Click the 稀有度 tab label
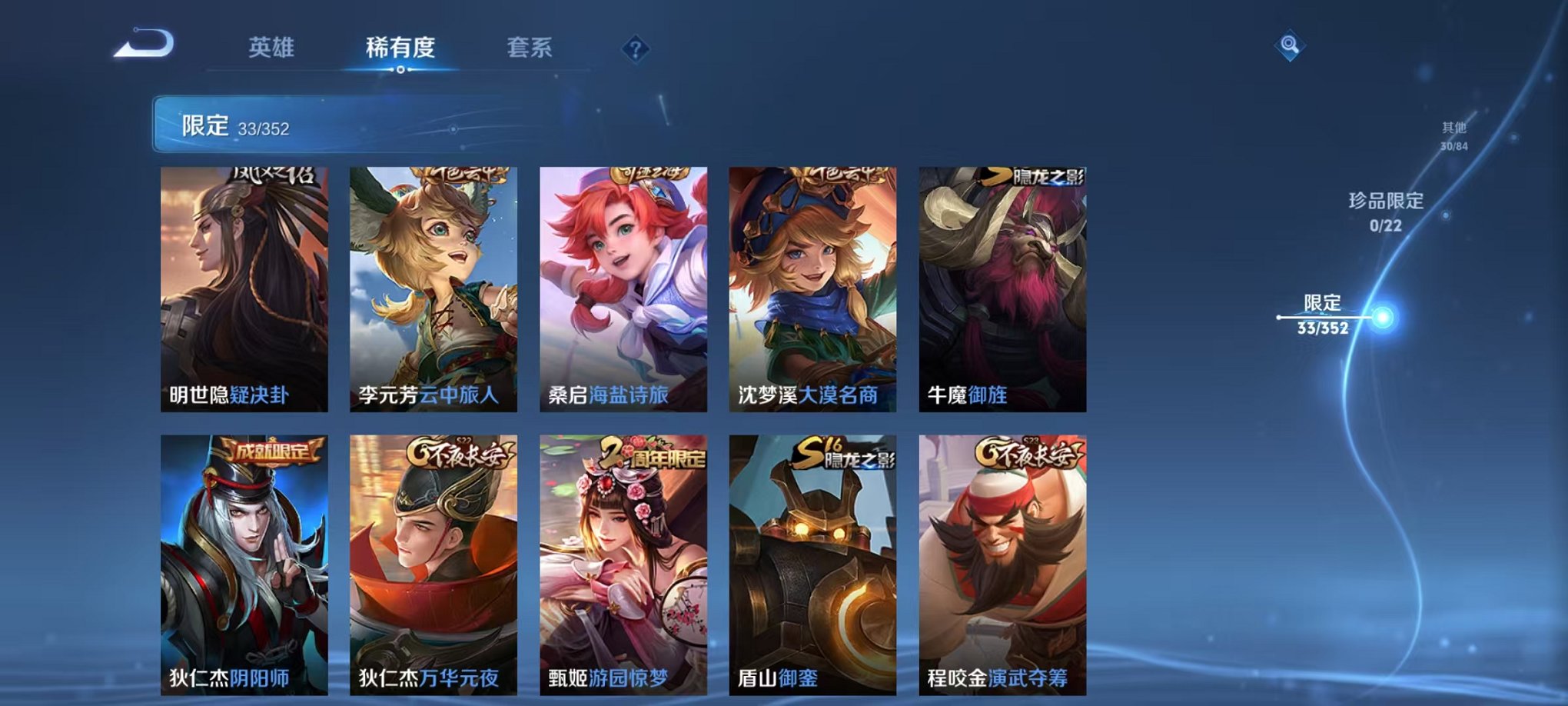Viewport: 1568px width, 706px height. [x=400, y=46]
